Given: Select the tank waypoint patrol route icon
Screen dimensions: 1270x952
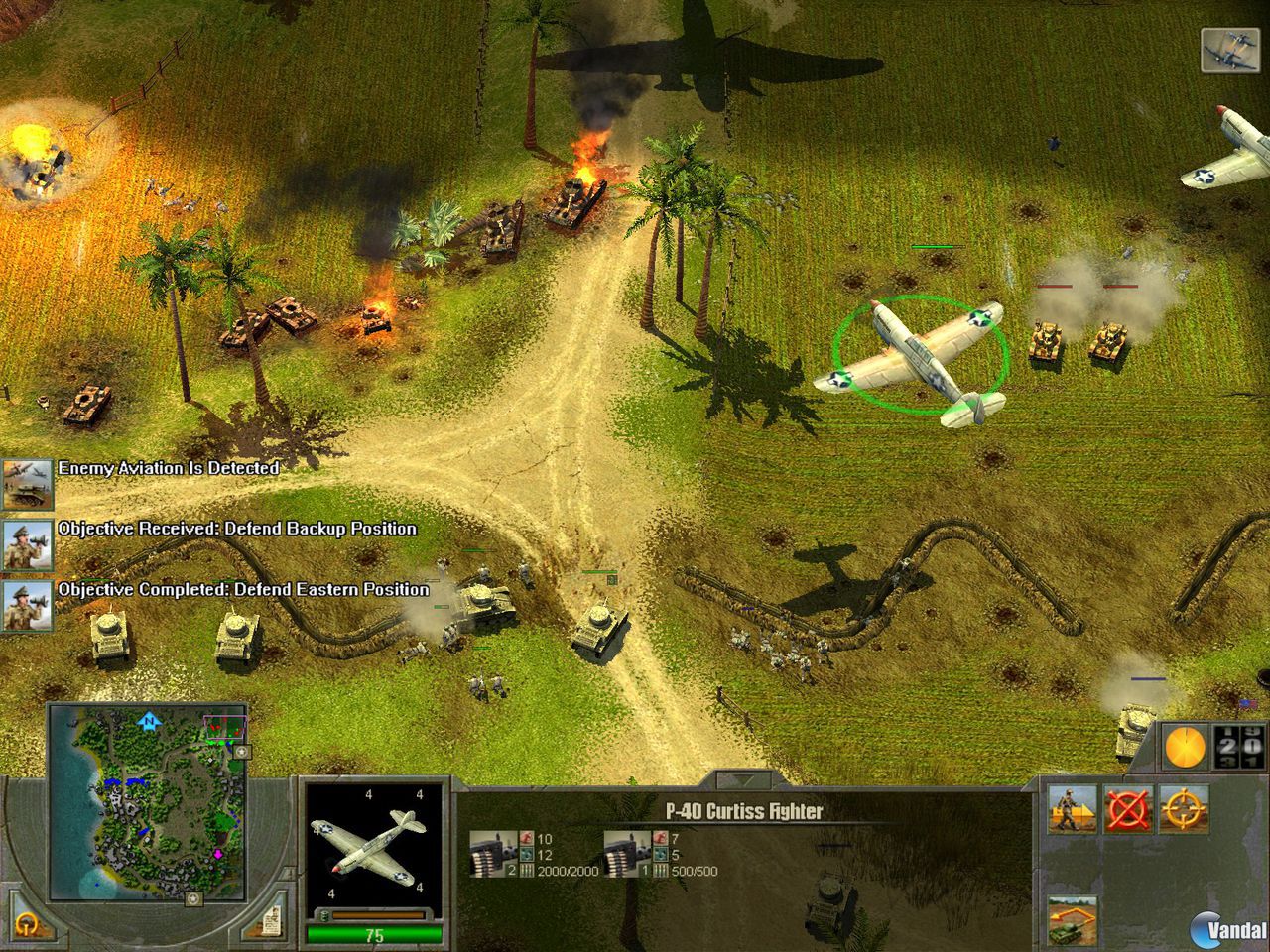Looking at the screenshot, I should pyautogui.click(x=1072, y=922).
